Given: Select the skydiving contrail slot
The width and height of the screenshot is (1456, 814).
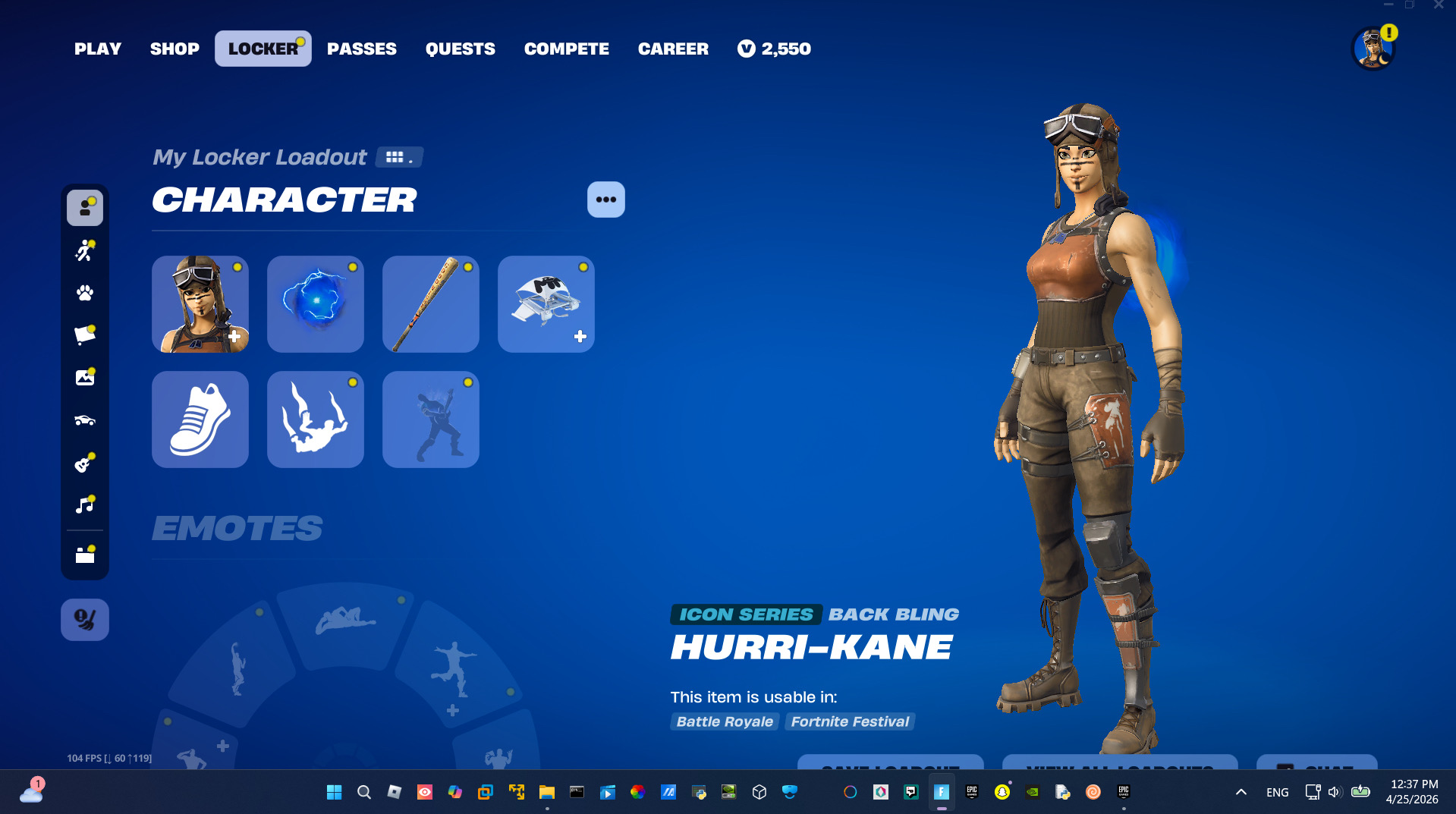Looking at the screenshot, I should (x=316, y=420).
